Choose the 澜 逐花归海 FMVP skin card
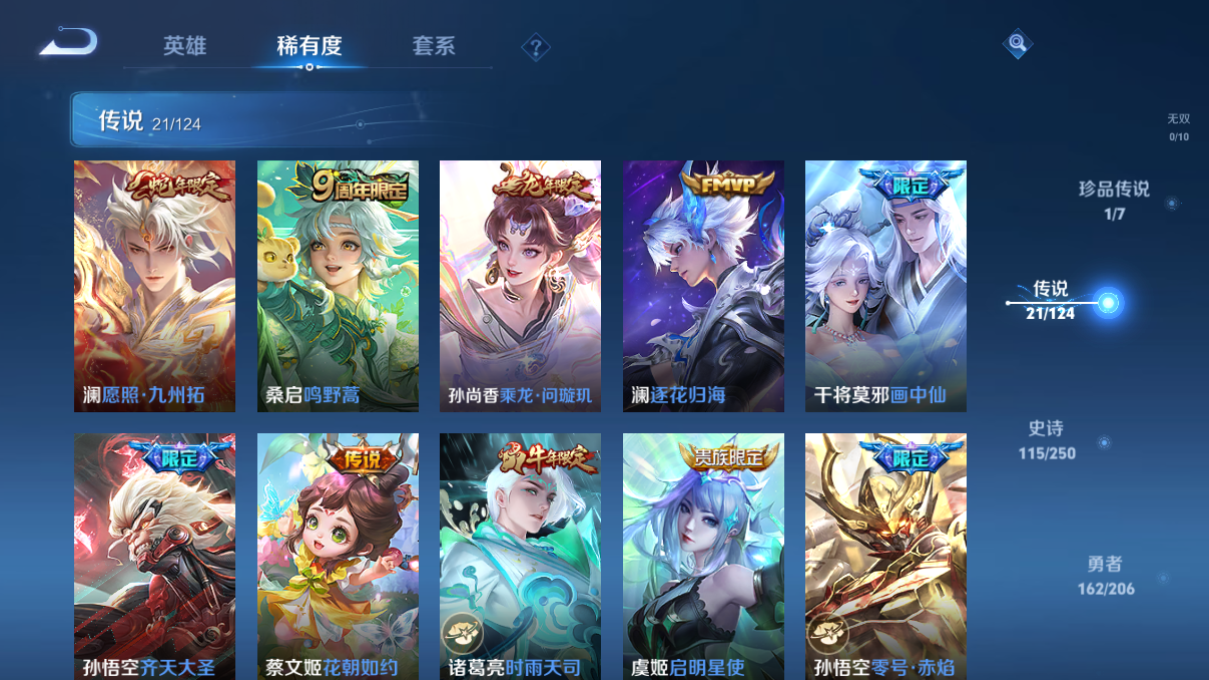Screen dimensions: 1209x680 703,286
